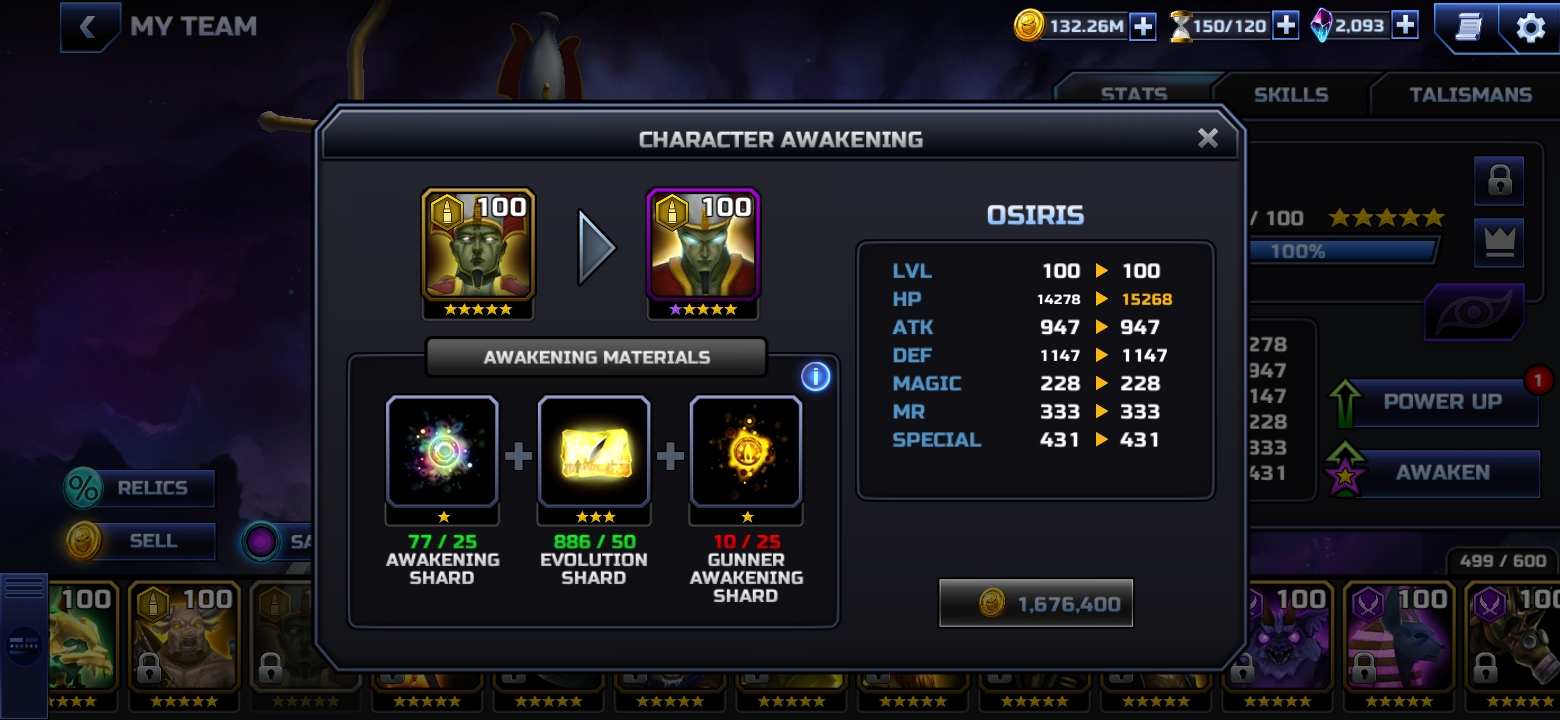1560x720 pixels.
Task: Switch to the Skills tab
Action: click(1290, 95)
